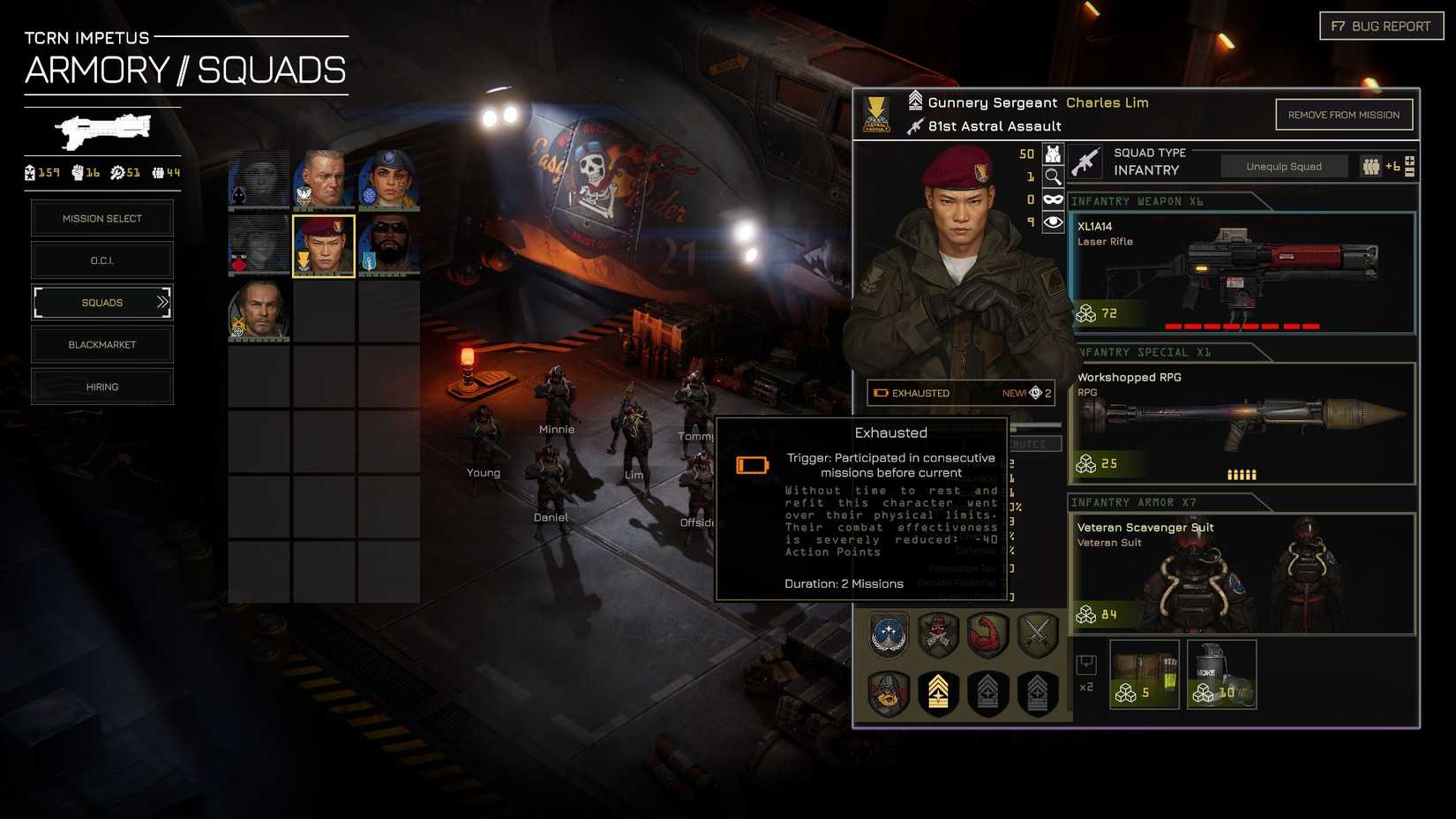Select the female soldier with blue beret
Viewport: 1456px width, 819px height.
click(389, 179)
